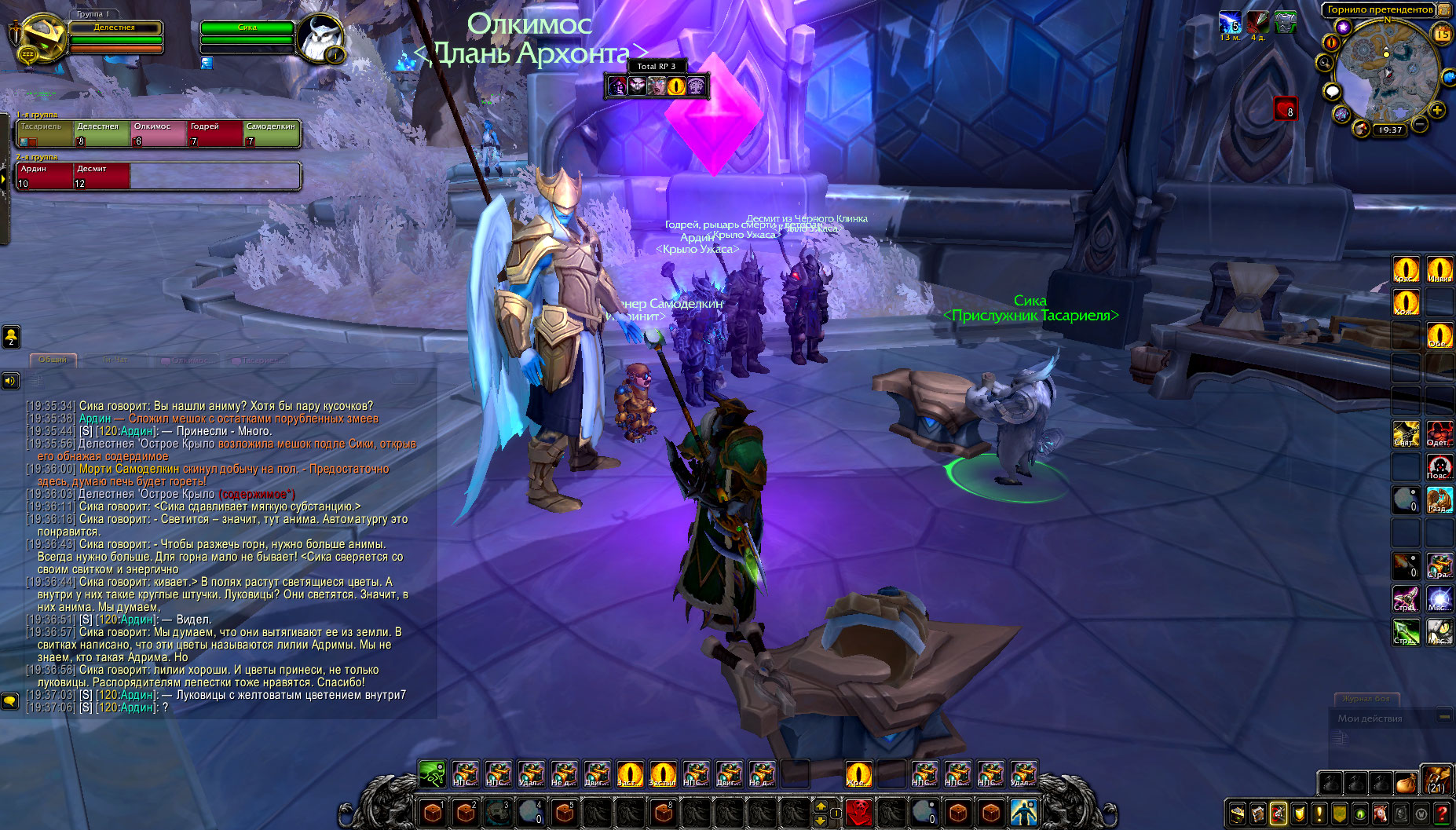Zoom out on the minimap
Image resolution: width=1456 pixels, height=830 pixels.
coord(1420,124)
